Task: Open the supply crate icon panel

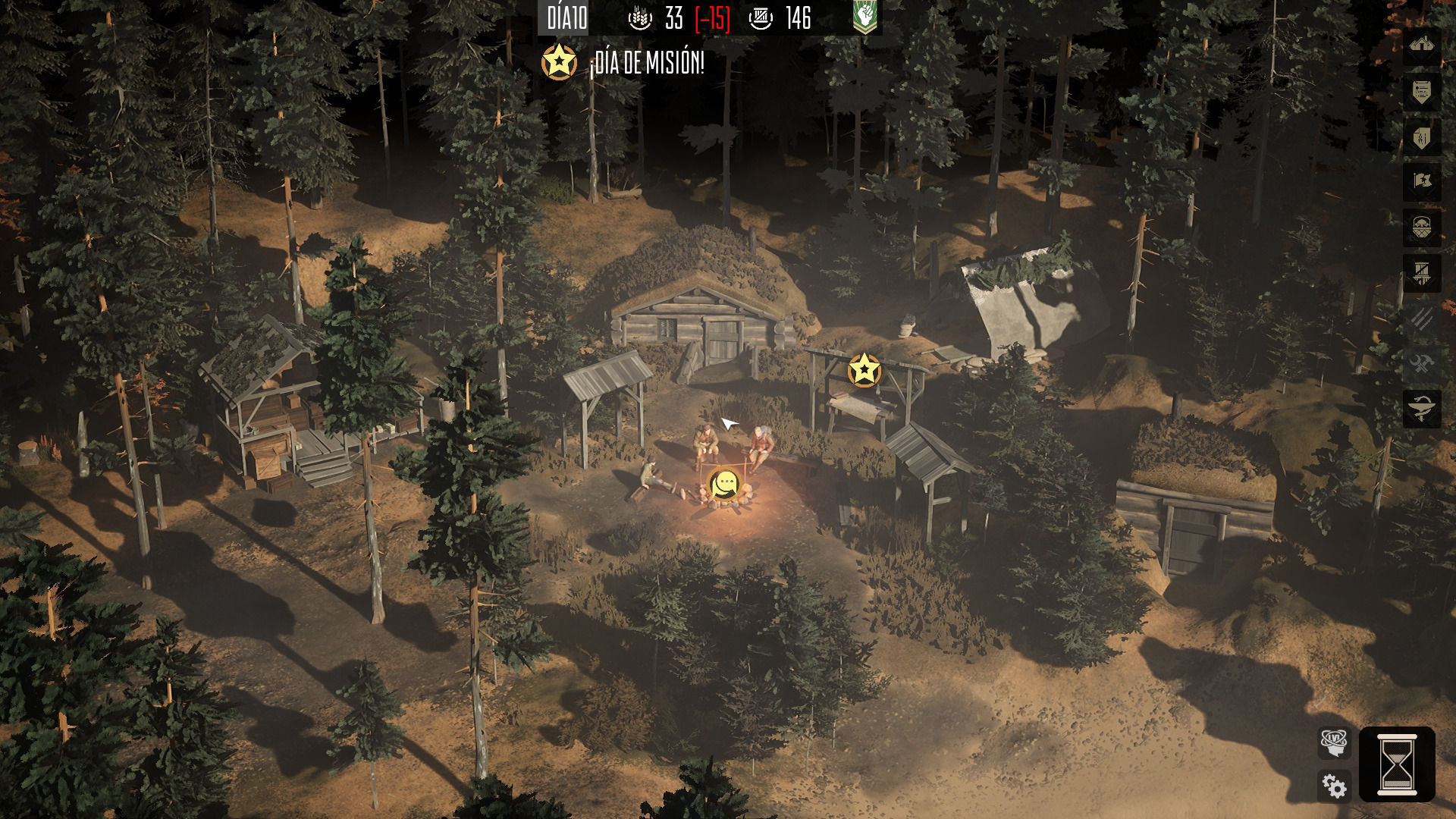Action: click(x=1421, y=273)
